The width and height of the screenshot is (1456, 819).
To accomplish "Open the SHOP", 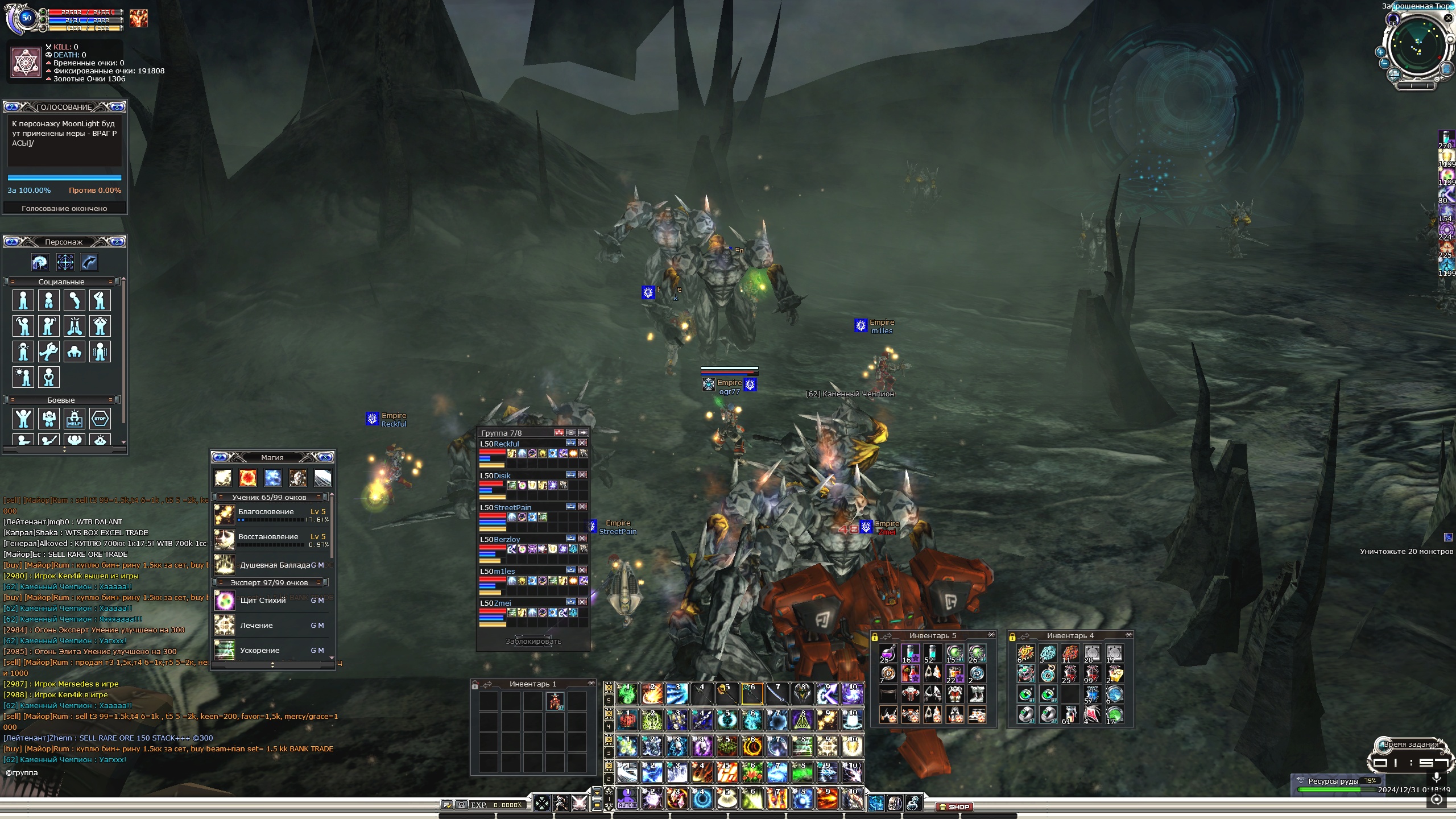I will (x=955, y=806).
